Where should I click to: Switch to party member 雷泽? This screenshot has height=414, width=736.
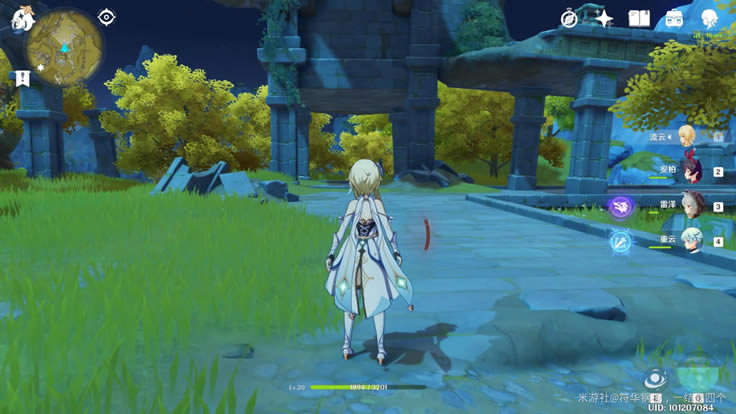tap(690, 206)
